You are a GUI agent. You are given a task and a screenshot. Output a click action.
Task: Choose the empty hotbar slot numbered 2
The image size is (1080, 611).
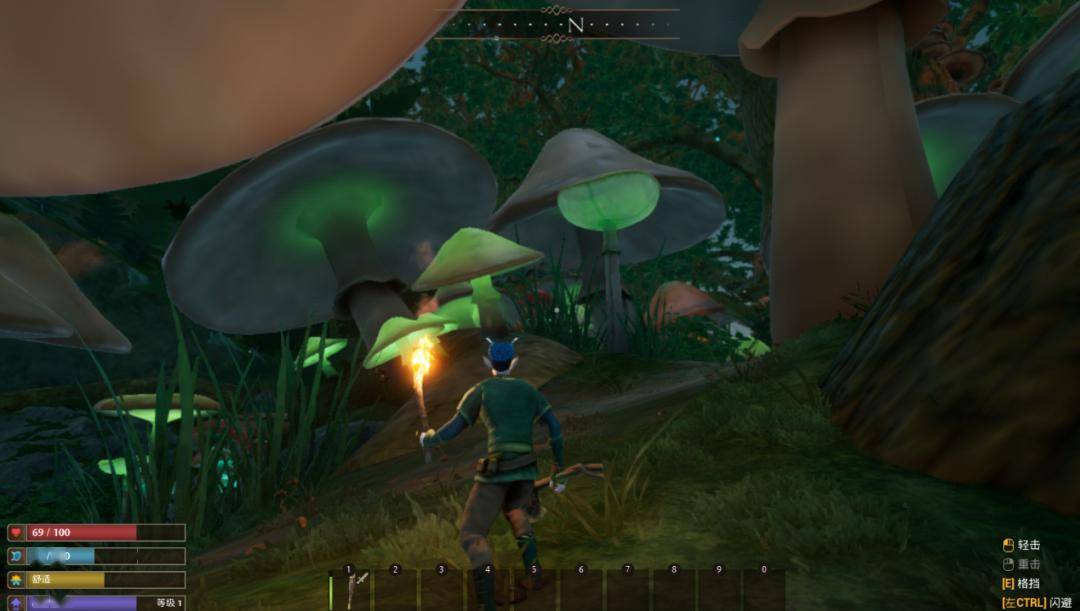click(x=397, y=590)
